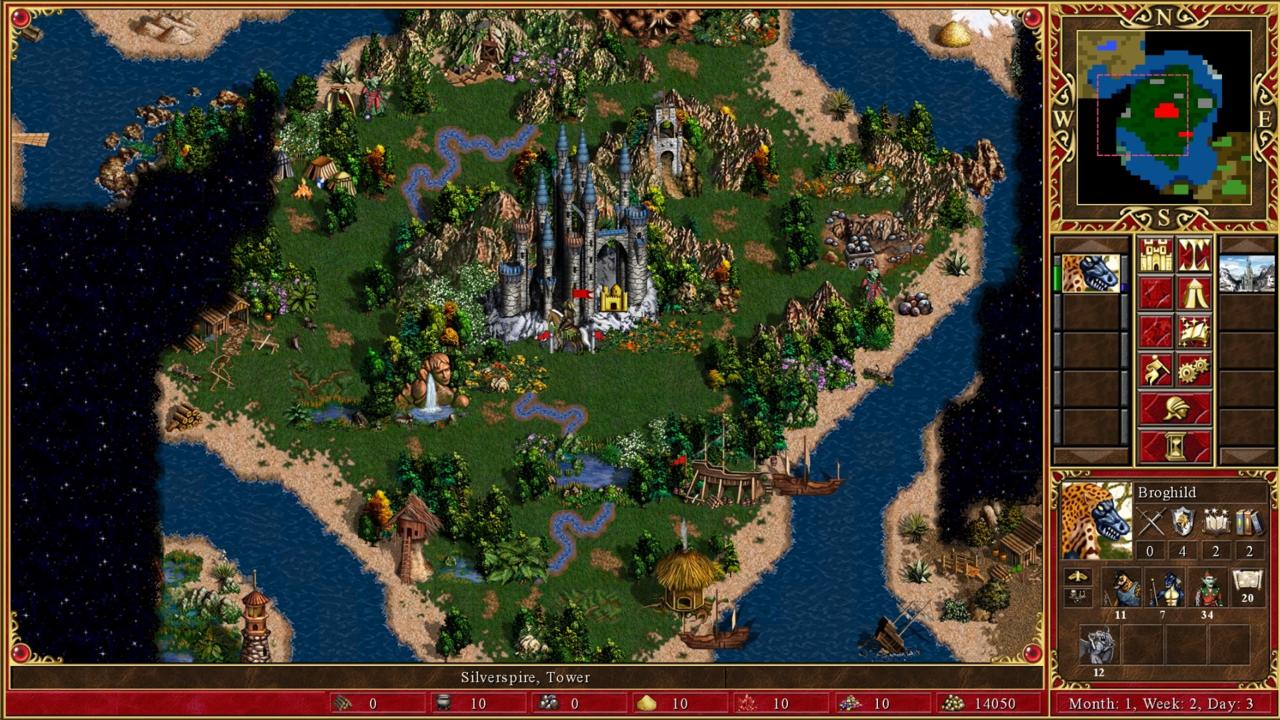This screenshot has height=720, width=1280.
Task: Toggle surface and underground view
Action: [1193, 256]
